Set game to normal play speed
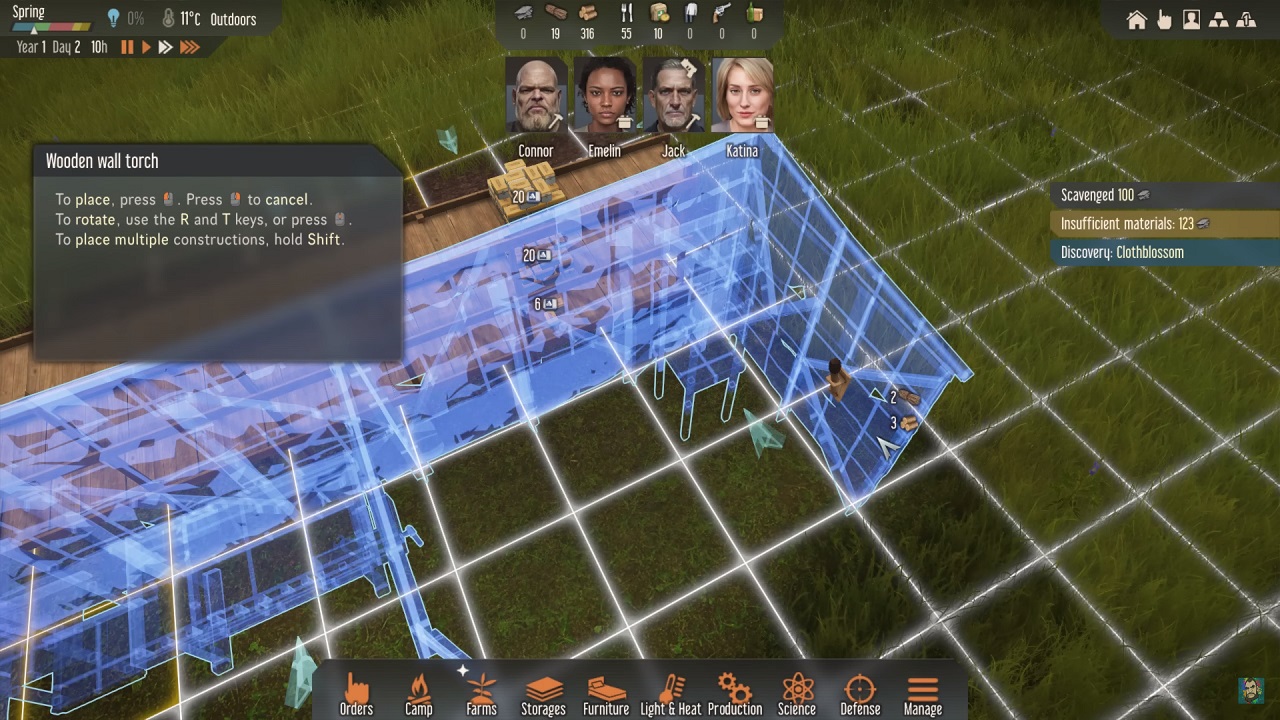 click(x=146, y=47)
